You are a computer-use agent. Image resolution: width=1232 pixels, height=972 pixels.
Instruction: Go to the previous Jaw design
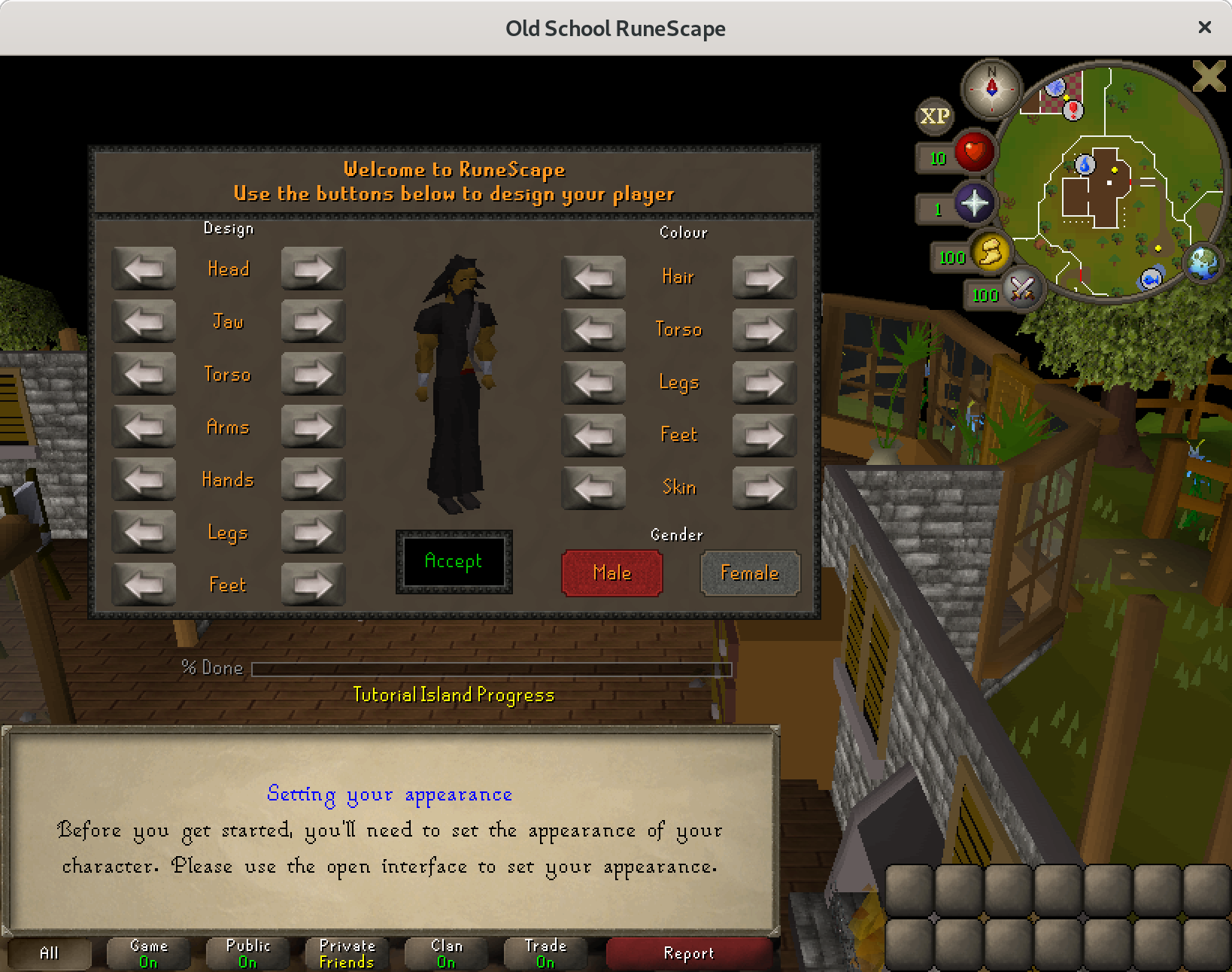[x=144, y=321]
